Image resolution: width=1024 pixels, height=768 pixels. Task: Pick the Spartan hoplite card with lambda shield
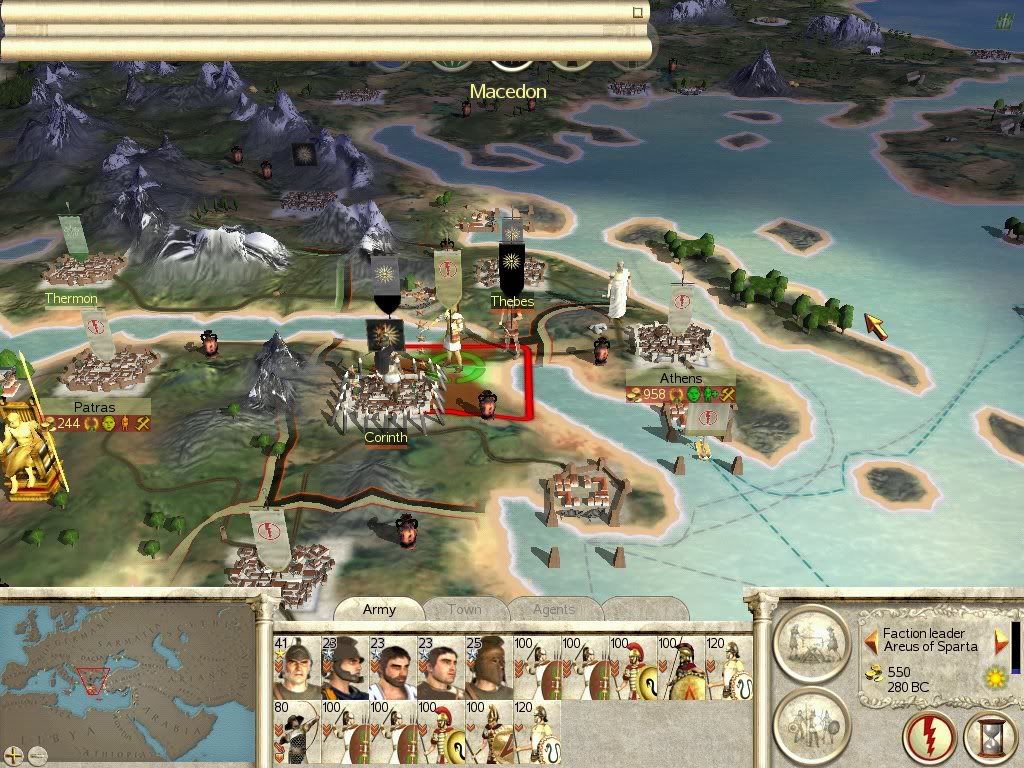point(682,667)
